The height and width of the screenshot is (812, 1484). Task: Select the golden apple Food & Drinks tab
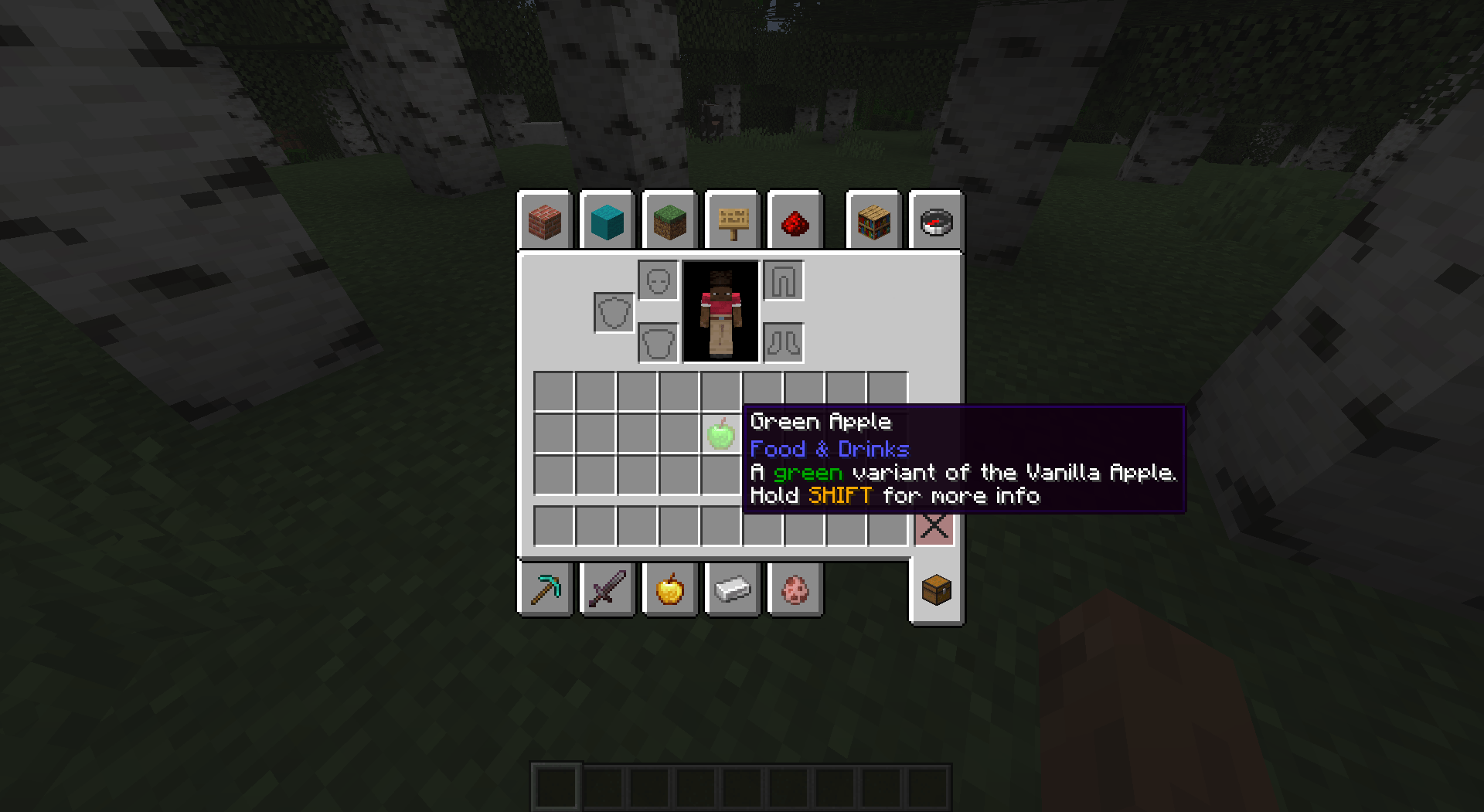coord(669,589)
